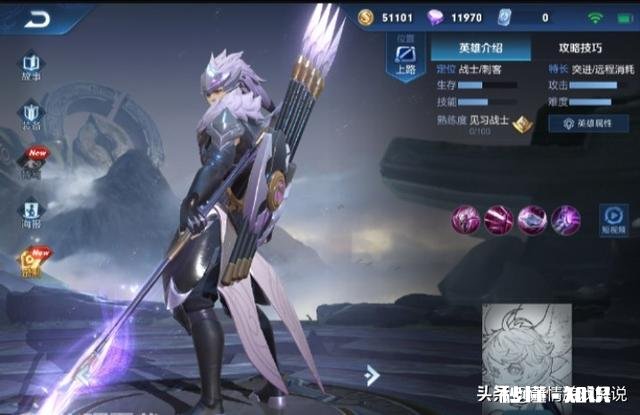The width and height of the screenshot is (640, 415).
Task: Open the gold side icon with New badge
Action: coord(31,262)
